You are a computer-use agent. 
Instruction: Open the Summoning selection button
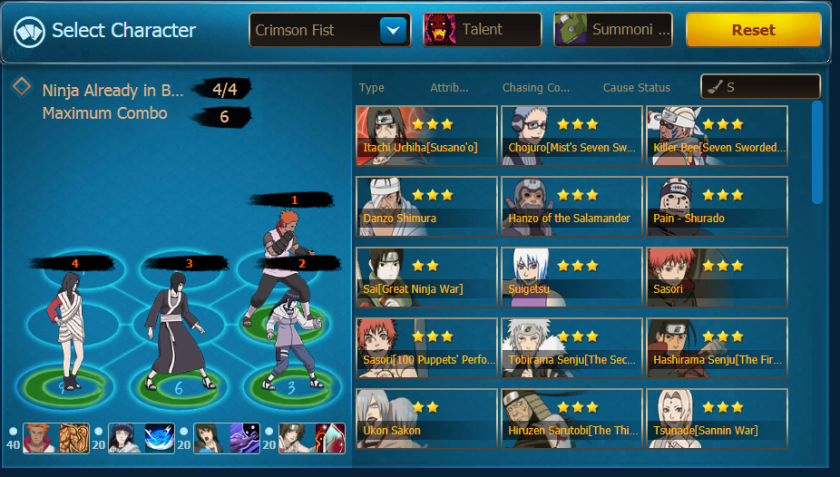613,30
